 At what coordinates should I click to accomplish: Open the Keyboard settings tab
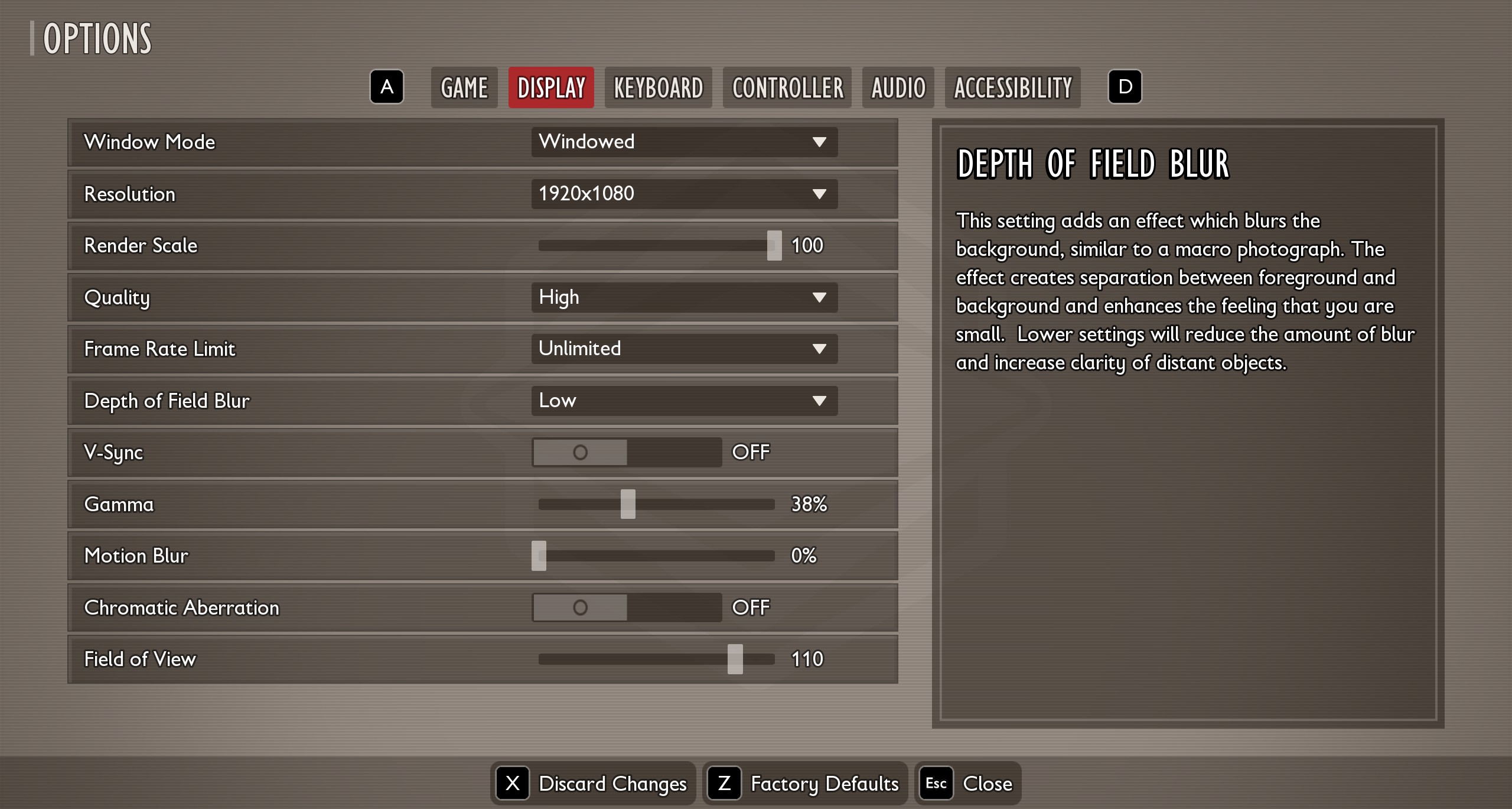tap(659, 87)
